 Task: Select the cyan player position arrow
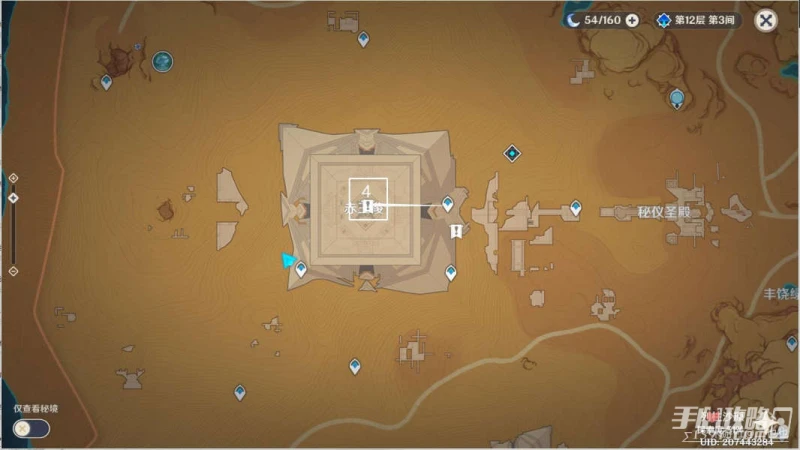288,261
